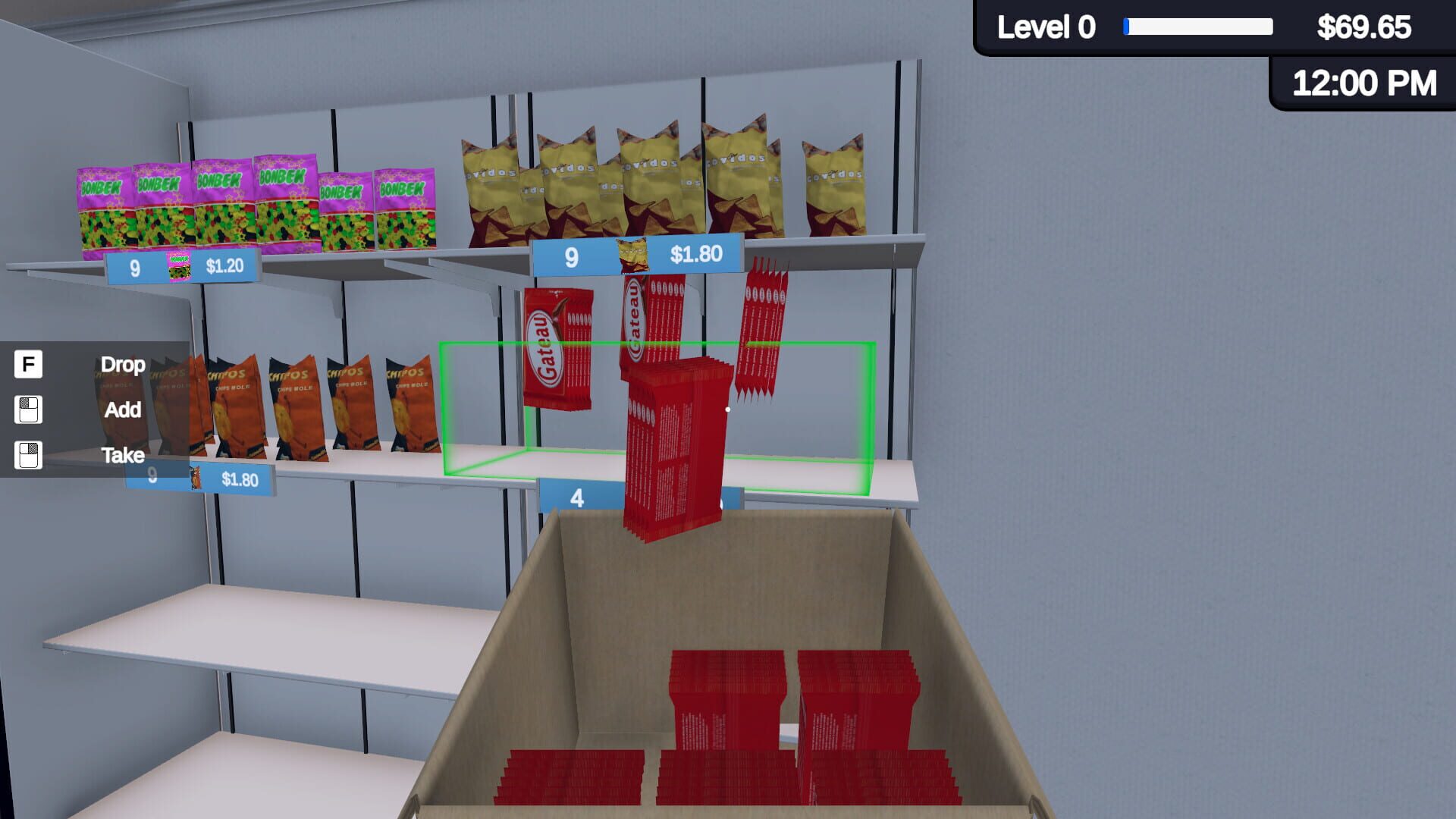Select the Add action text

(x=121, y=410)
